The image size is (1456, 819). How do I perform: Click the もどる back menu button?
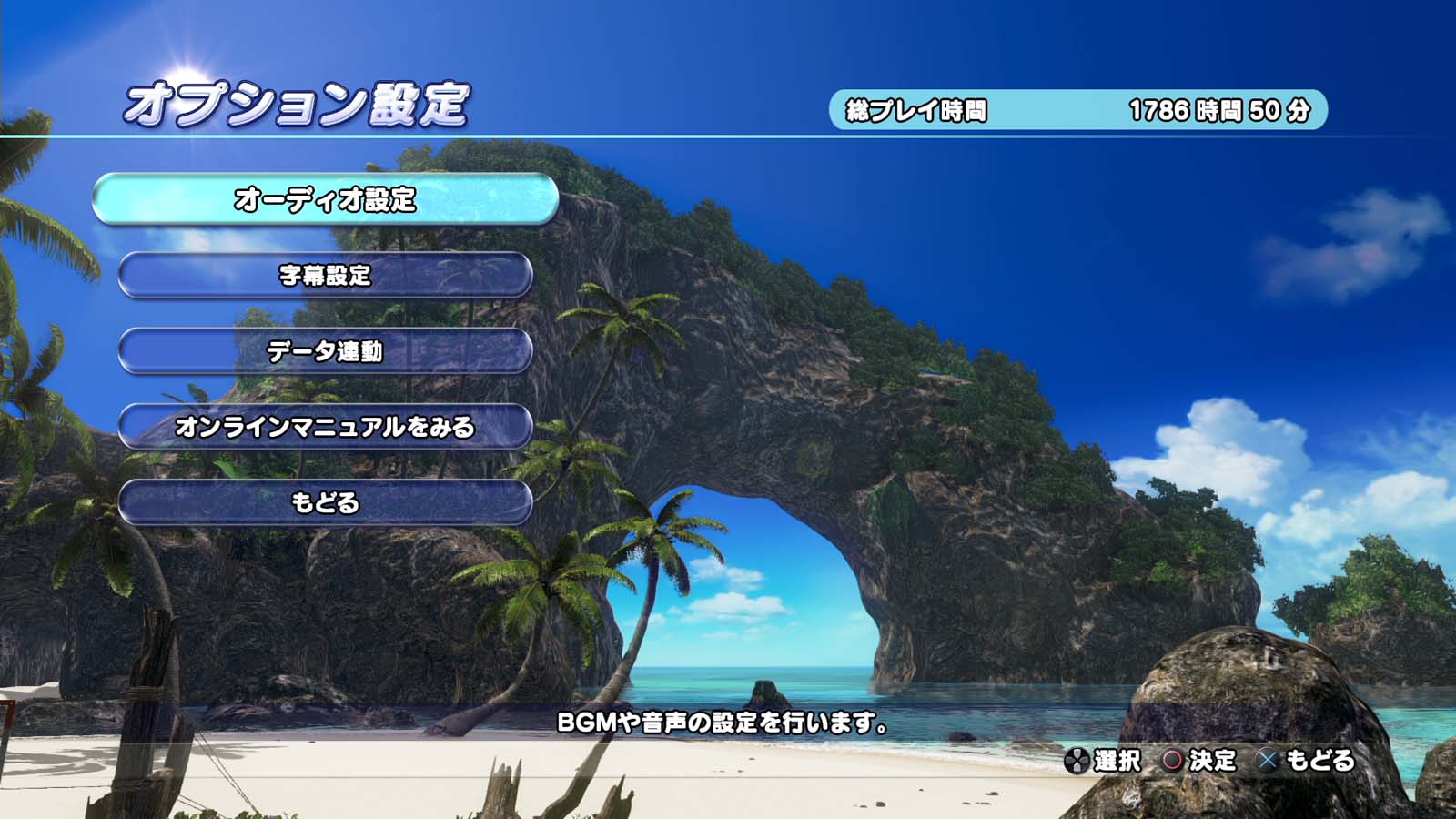pos(325,502)
